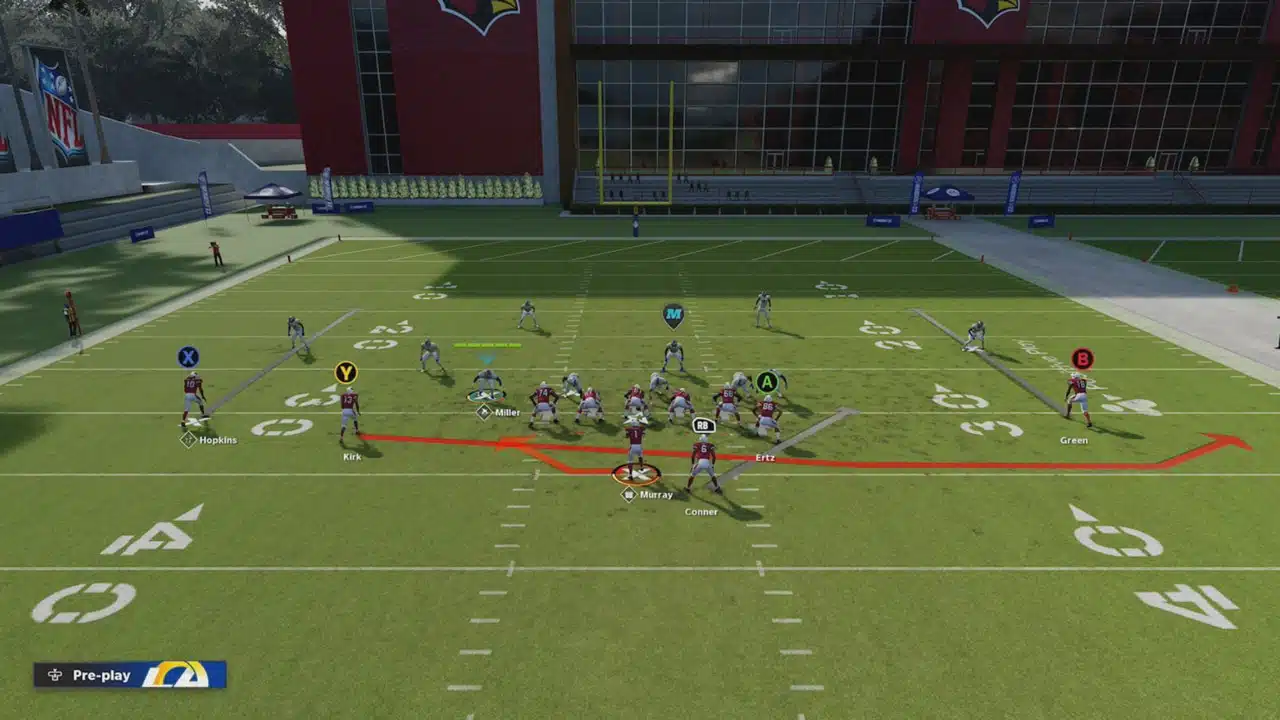The image size is (1280, 720).
Task: Click the Pre-play label in the bottom banner
Action: [102, 675]
